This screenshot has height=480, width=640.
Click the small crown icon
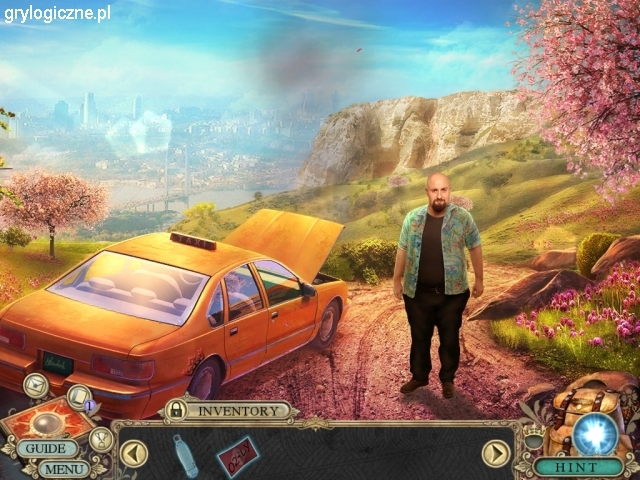[x=536, y=440]
